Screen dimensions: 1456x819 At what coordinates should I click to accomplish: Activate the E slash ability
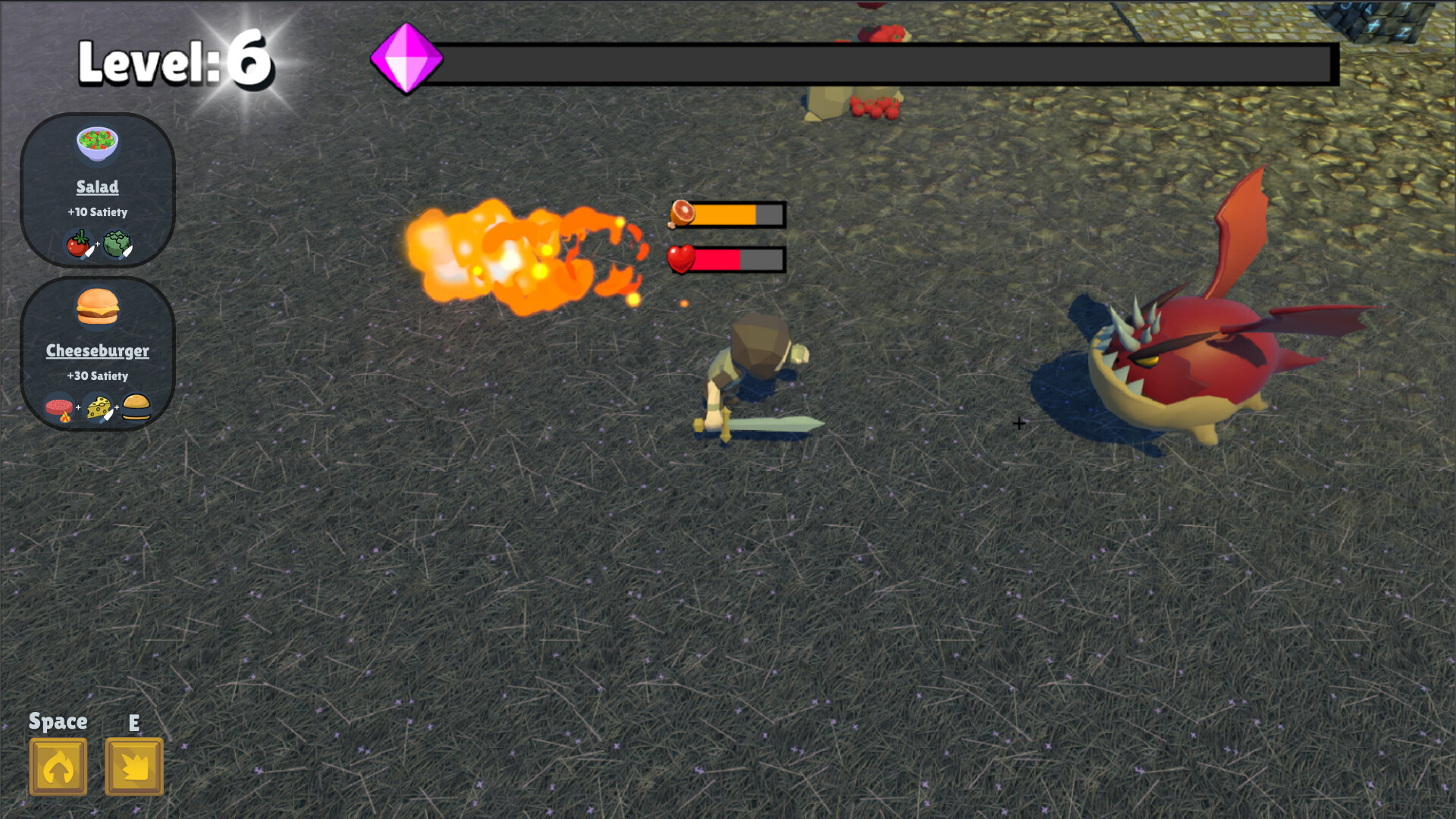134,766
